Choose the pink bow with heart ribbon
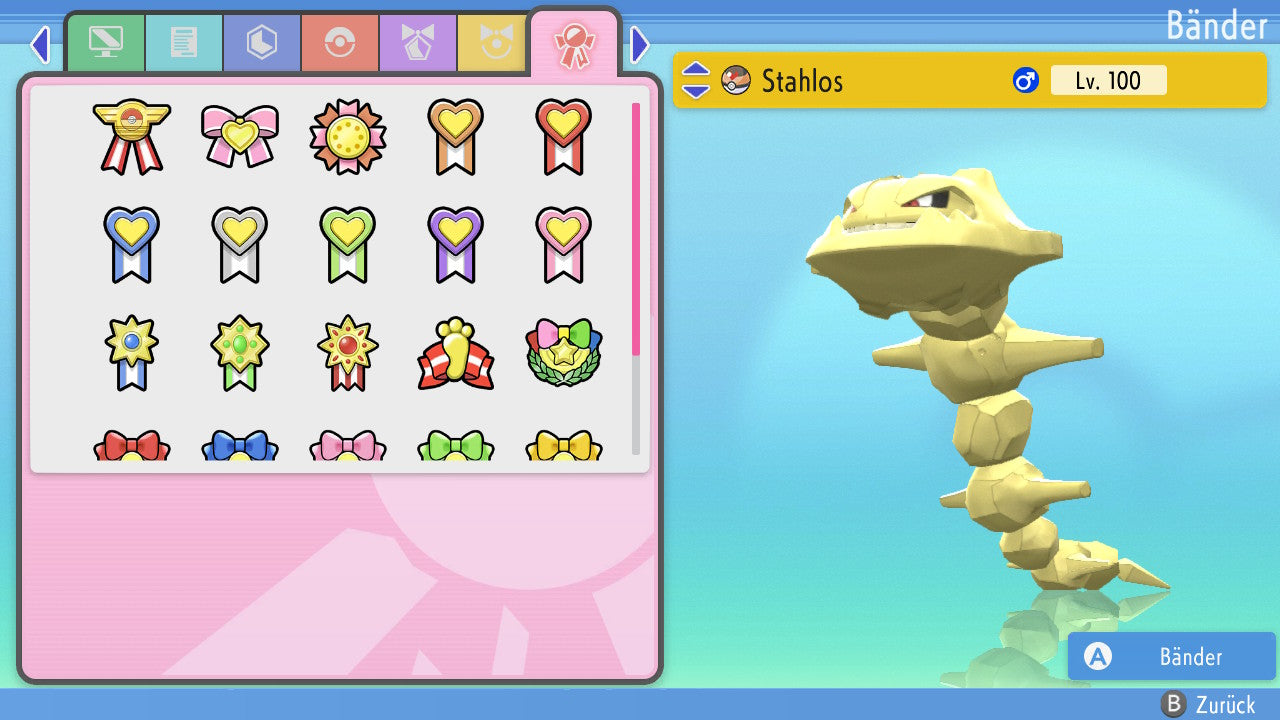 pos(240,135)
